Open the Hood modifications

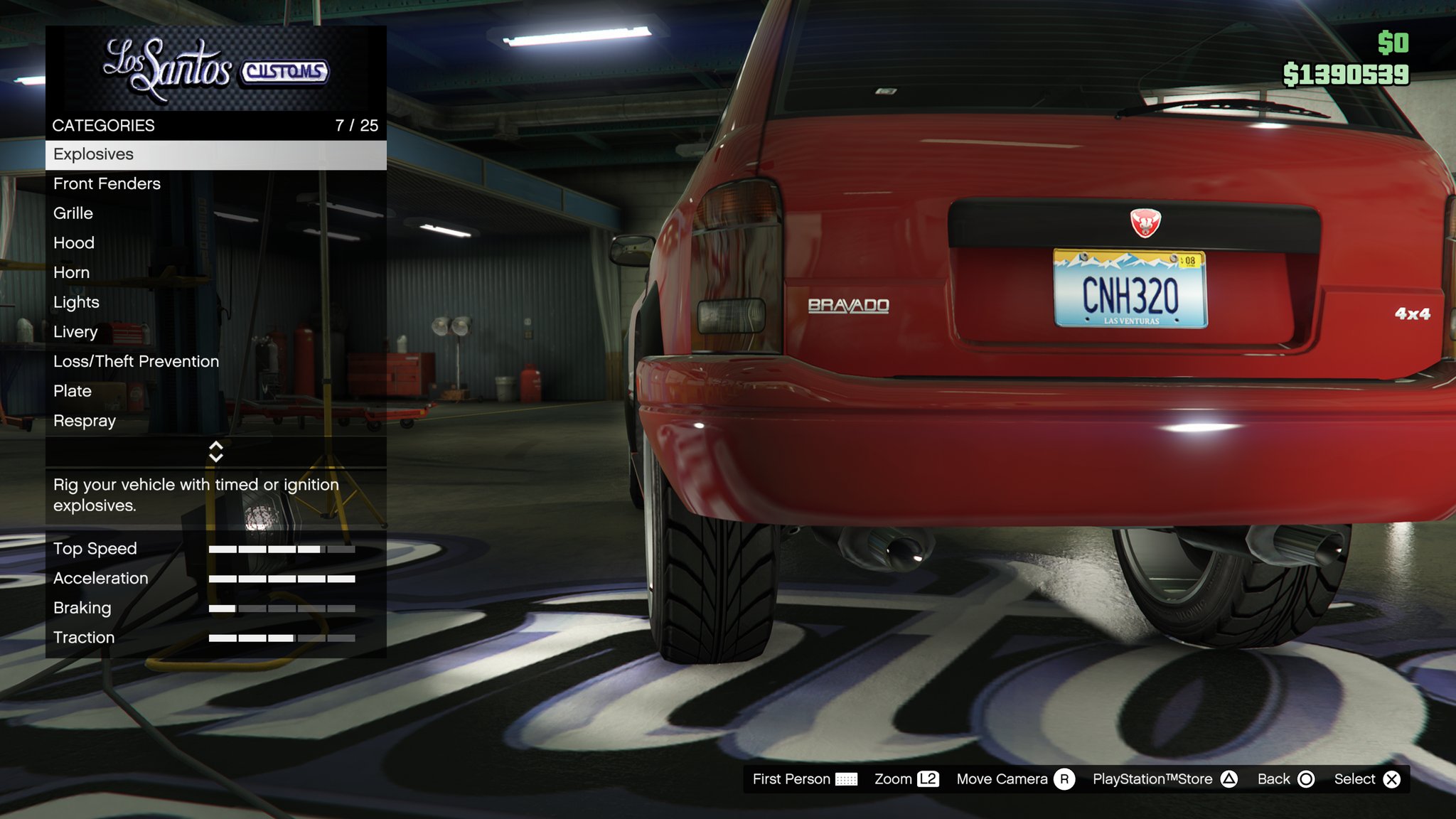tap(215, 243)
